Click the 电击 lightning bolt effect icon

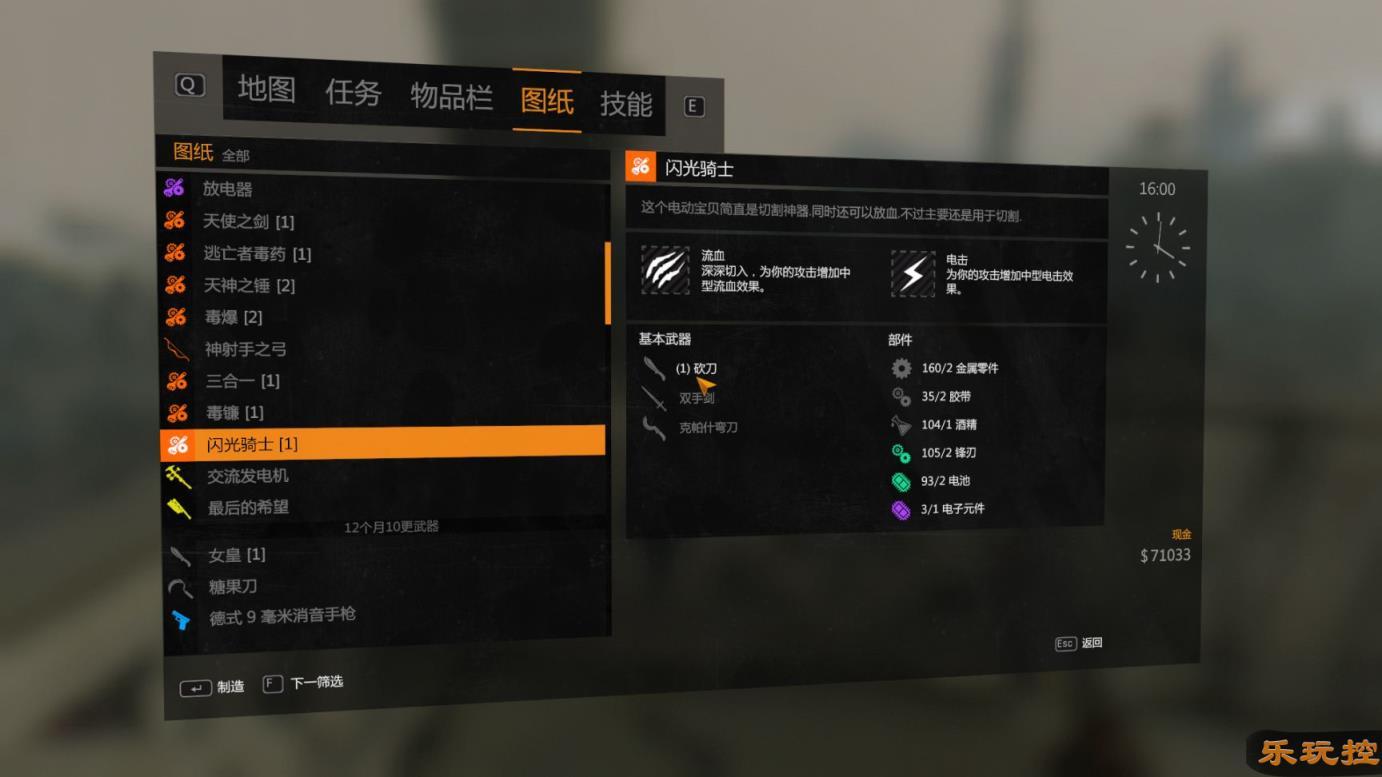click(912, 273)
